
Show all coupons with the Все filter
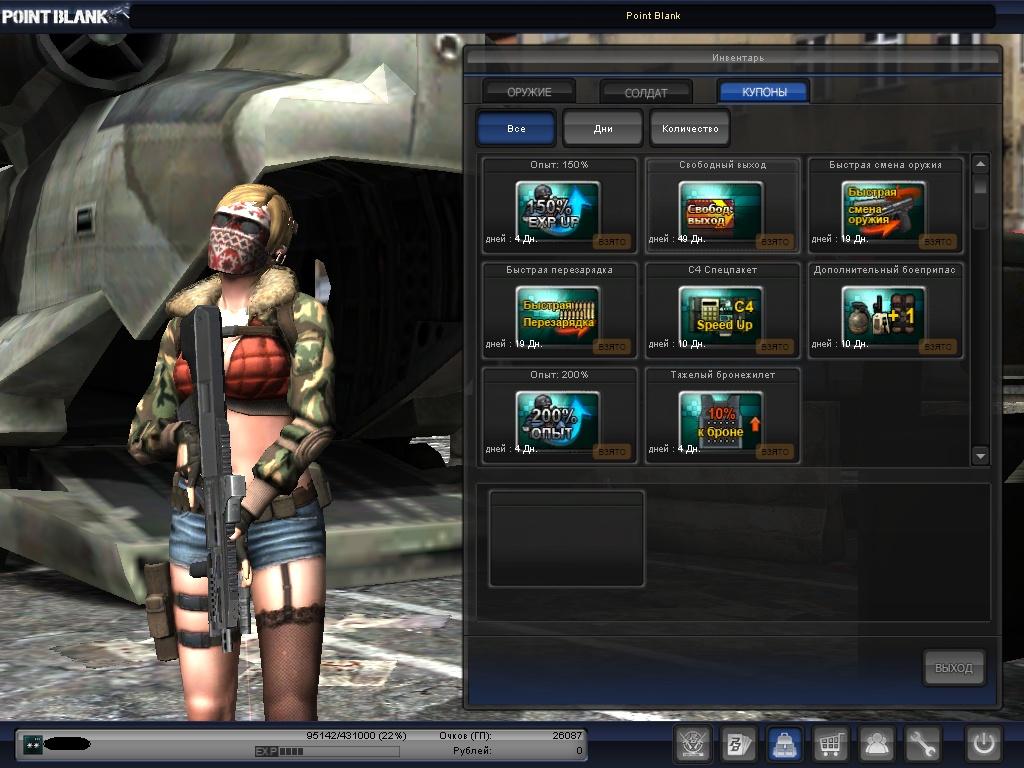516,129
